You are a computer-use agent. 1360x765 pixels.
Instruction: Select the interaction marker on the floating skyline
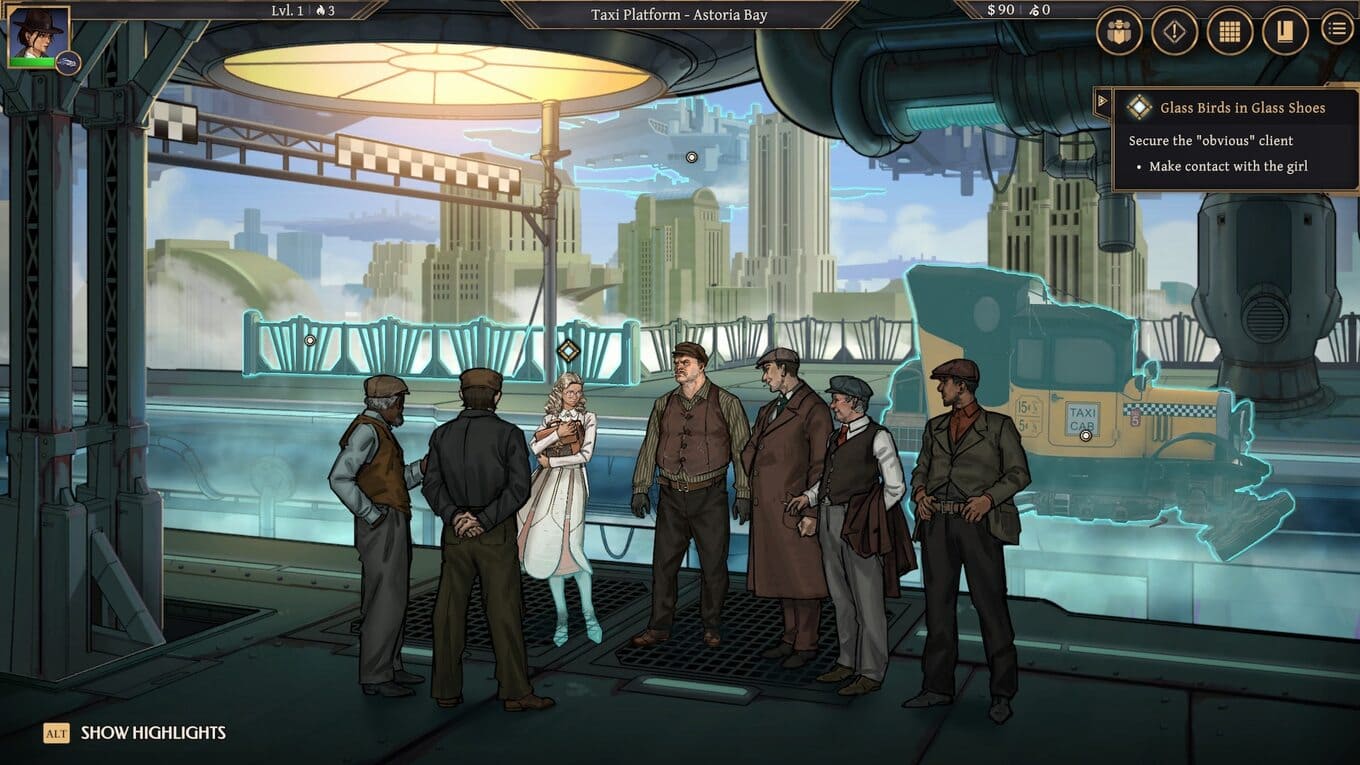[691, 158]
